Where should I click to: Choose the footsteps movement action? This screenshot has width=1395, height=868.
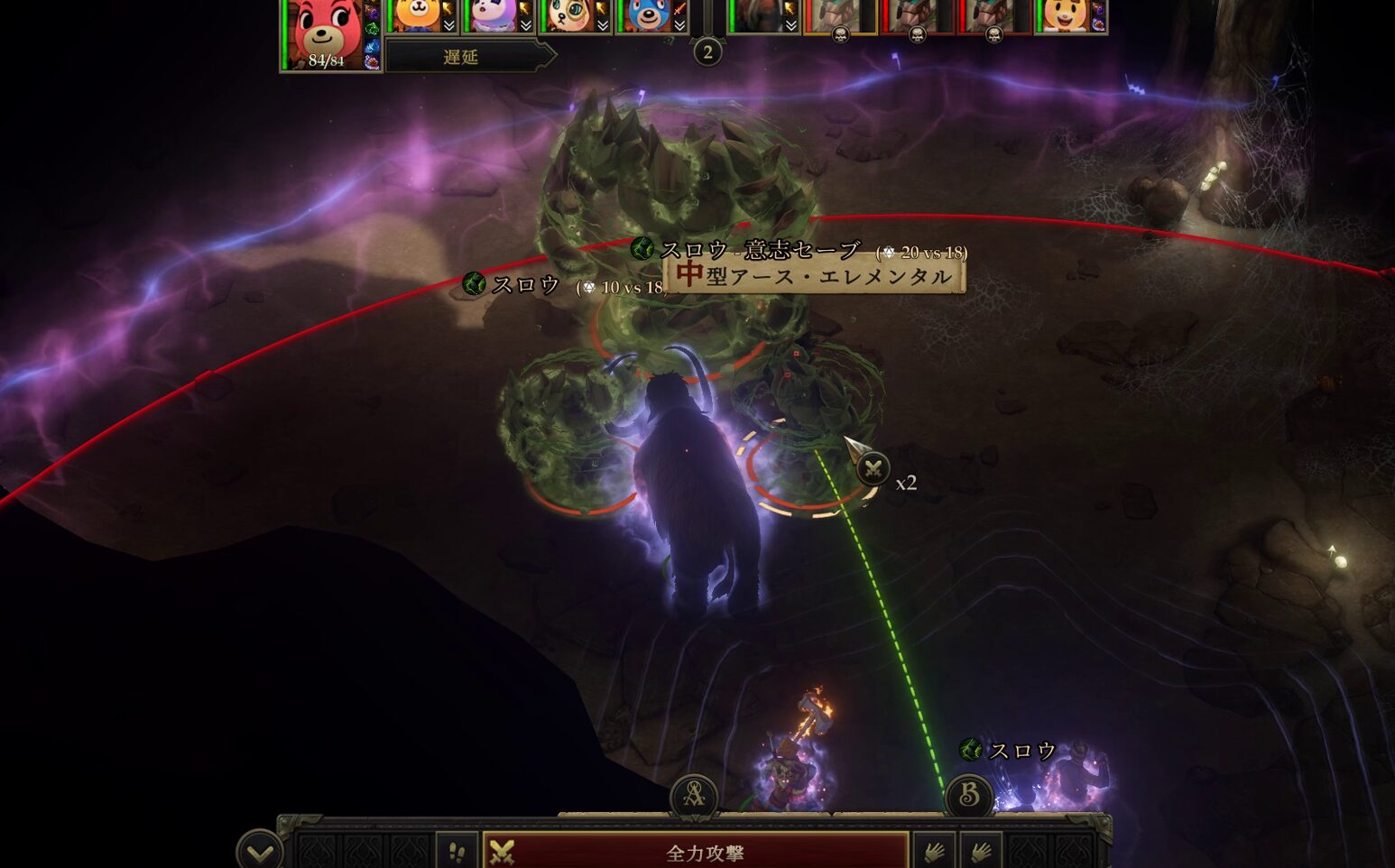pyautogui.click(x=457, y=852)
